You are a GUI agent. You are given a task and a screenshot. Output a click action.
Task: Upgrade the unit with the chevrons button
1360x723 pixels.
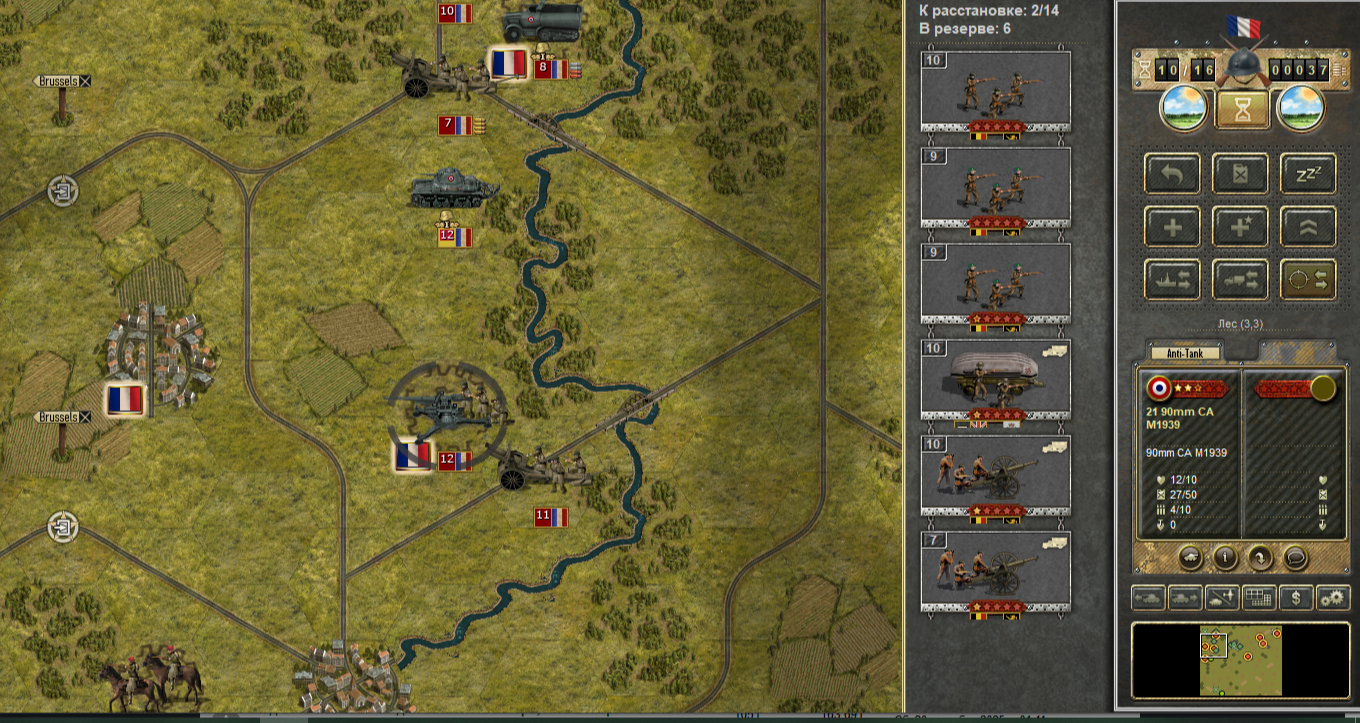coord(1308,227)
